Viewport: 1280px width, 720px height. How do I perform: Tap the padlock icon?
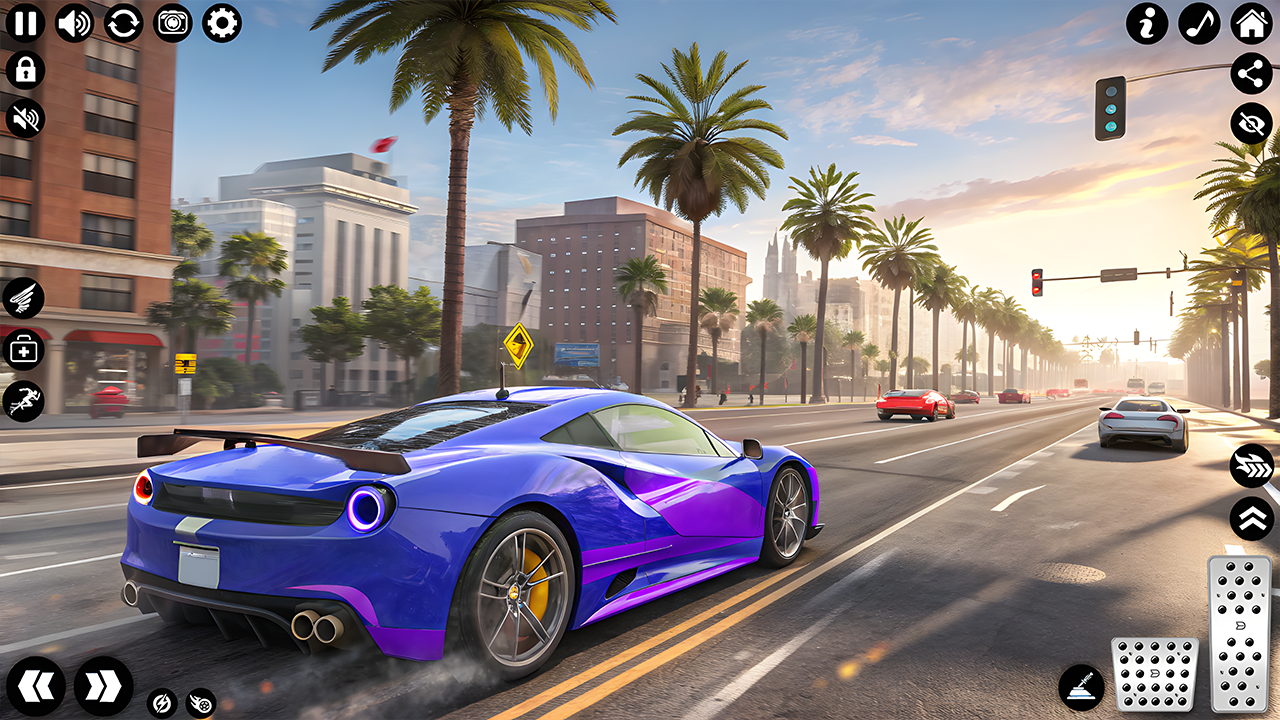coord(25,70)
